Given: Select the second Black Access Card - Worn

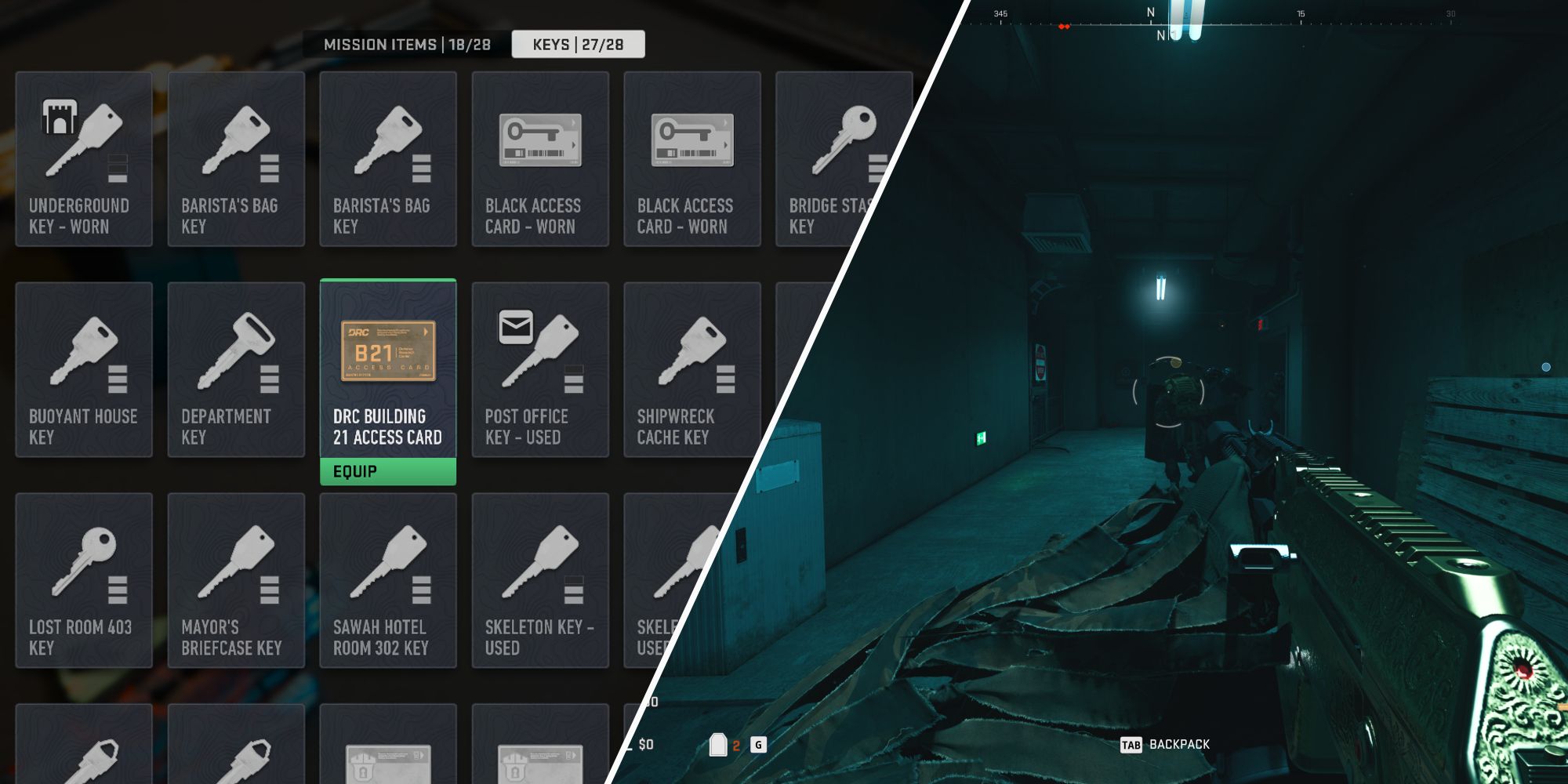Looking at the screenshot, I should tap(691, 157).
